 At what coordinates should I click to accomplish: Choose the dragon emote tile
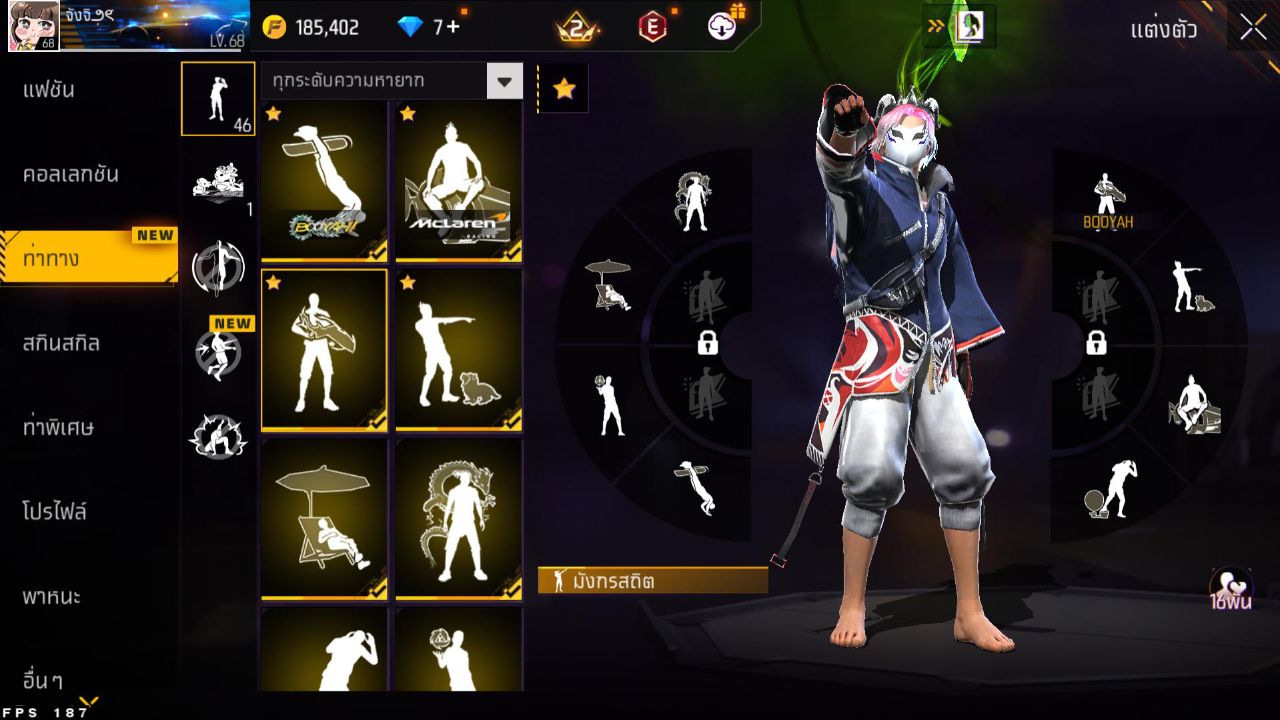coord(458,519)
